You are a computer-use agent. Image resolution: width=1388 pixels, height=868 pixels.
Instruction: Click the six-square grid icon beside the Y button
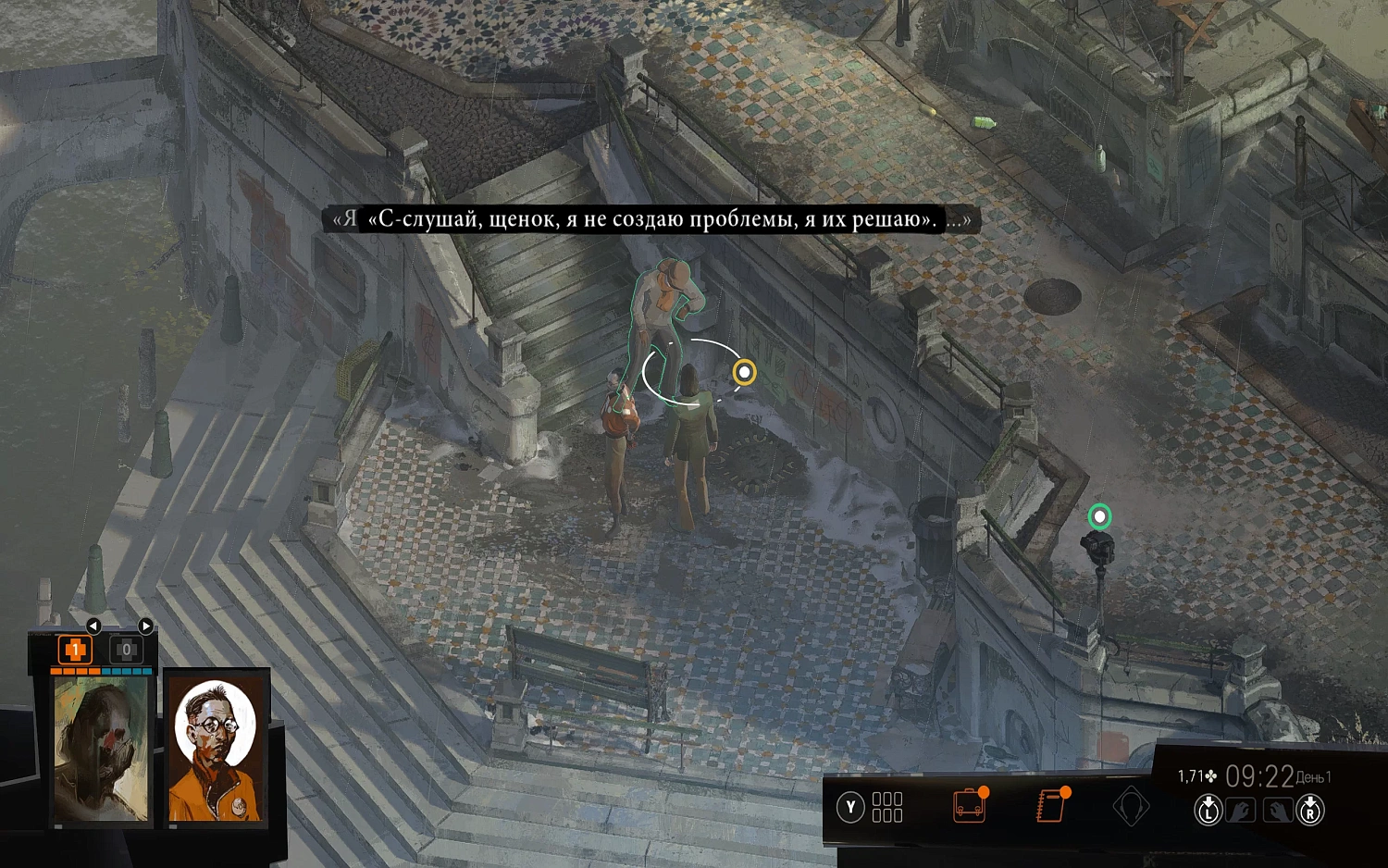click(x=886, y=807)
